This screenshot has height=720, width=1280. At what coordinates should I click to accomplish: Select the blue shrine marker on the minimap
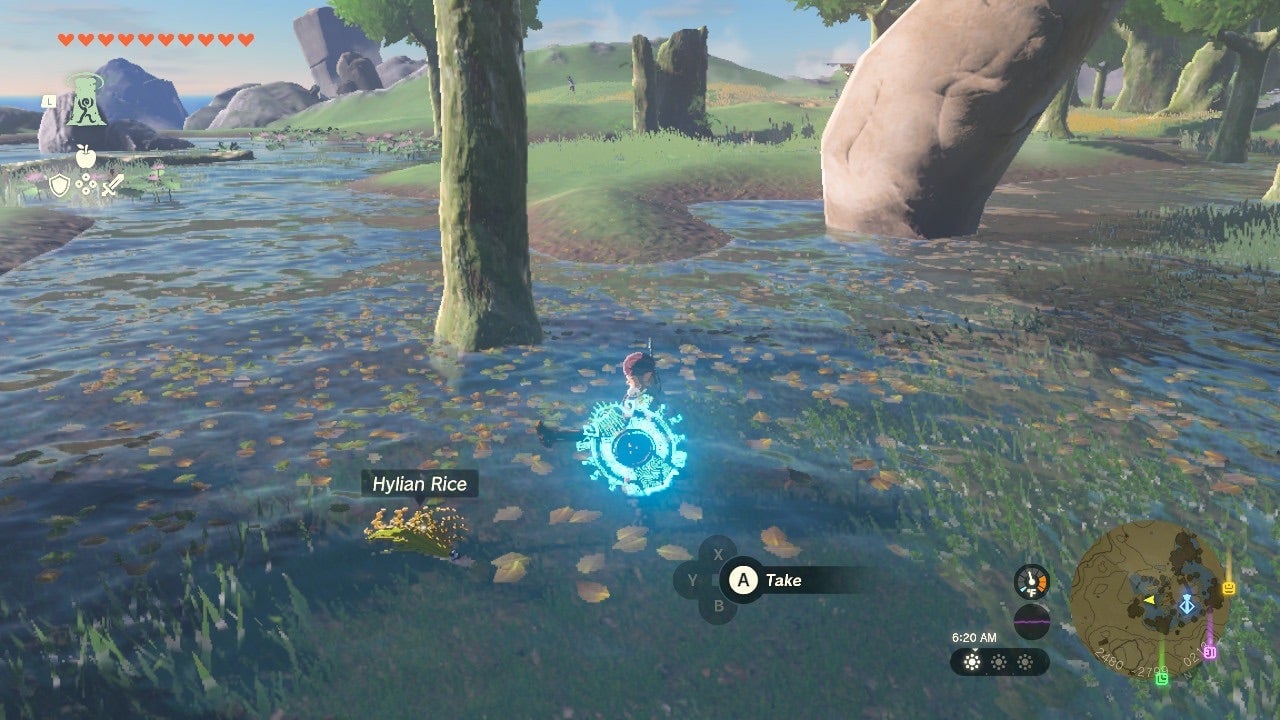click(1187, 605)
